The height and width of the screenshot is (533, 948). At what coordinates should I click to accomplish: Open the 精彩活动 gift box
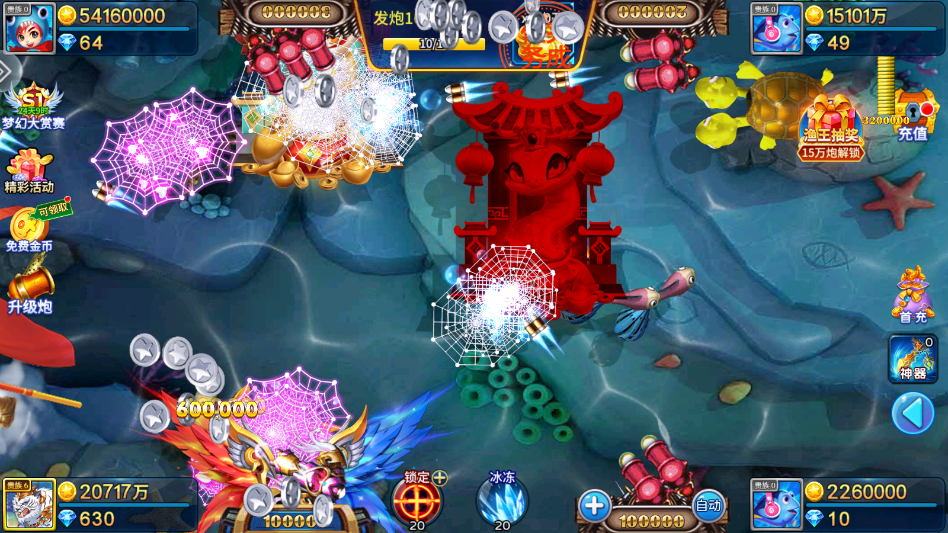(29, 170)
